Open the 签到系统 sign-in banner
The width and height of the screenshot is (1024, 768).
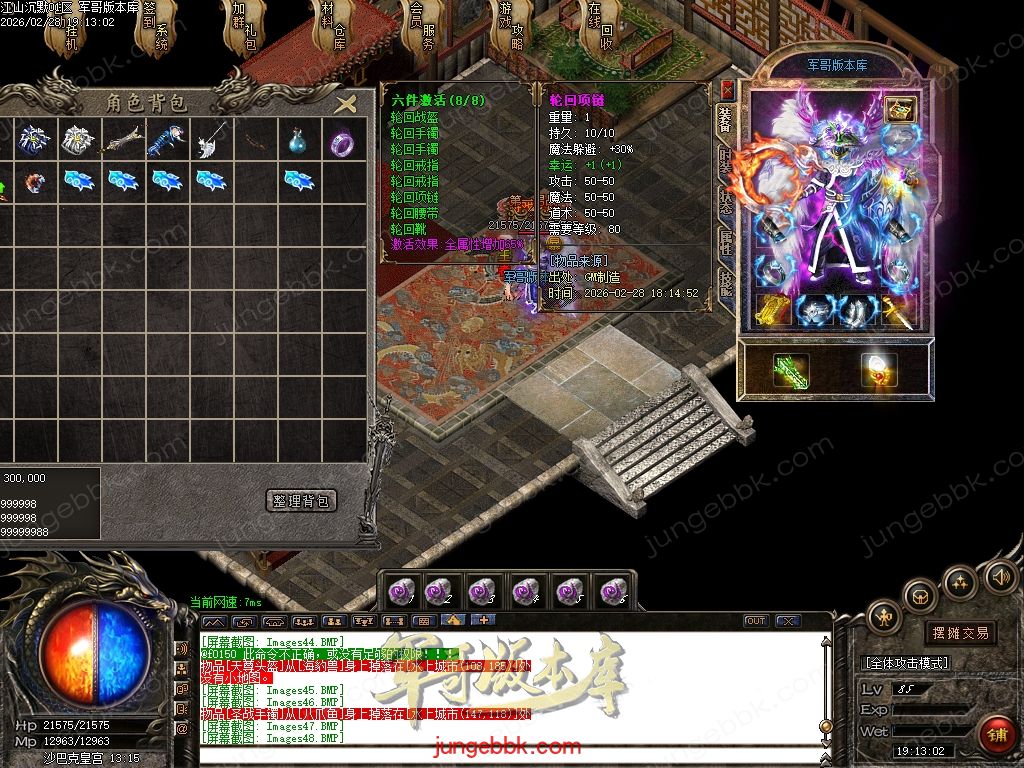(x=158, y=30)
